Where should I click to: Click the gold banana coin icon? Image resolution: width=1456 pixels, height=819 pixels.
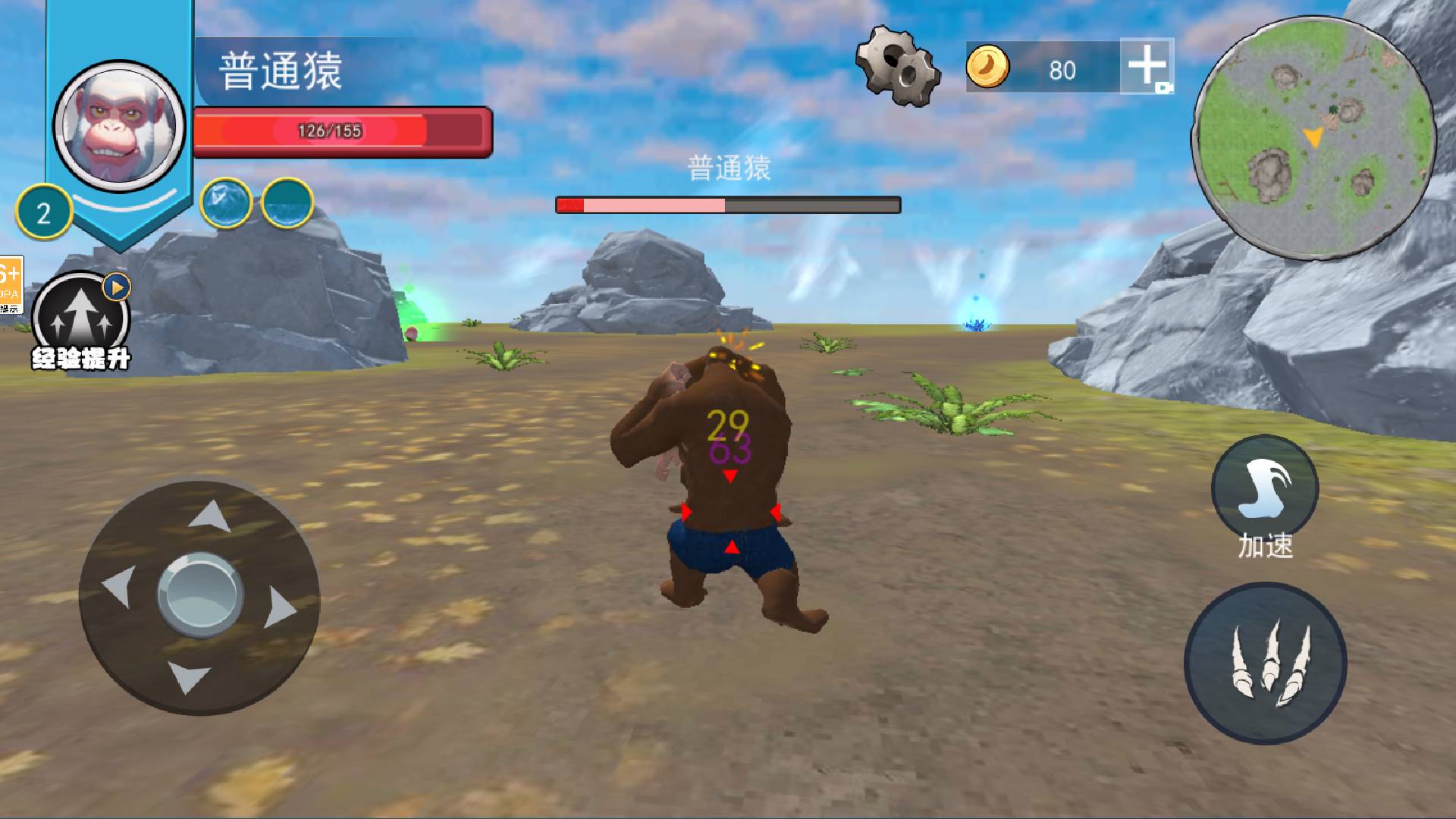[x=987, y=67]
